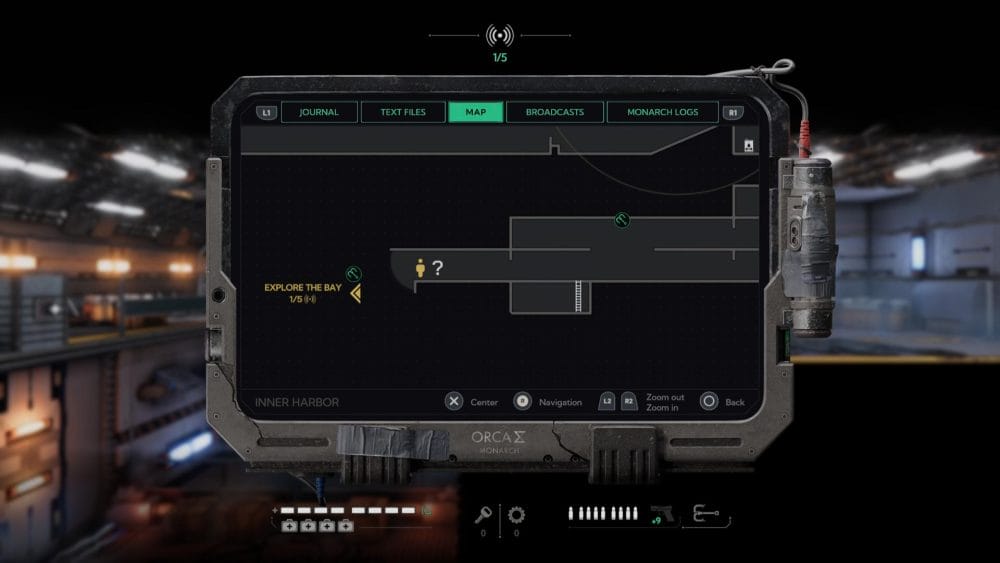
Task: Open the Journal tab
Action: [x=318, y=112]
